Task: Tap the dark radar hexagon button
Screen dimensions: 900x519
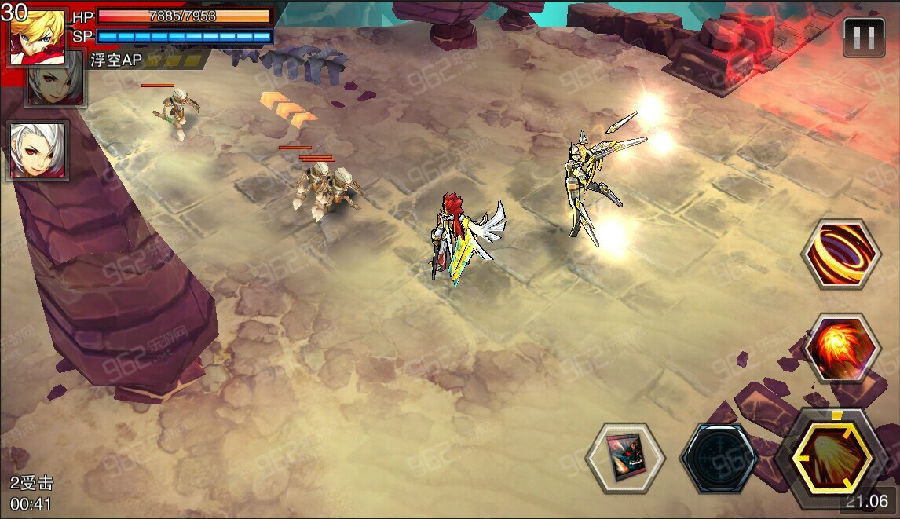Action: pyautogui.click(x=720, y=458)
